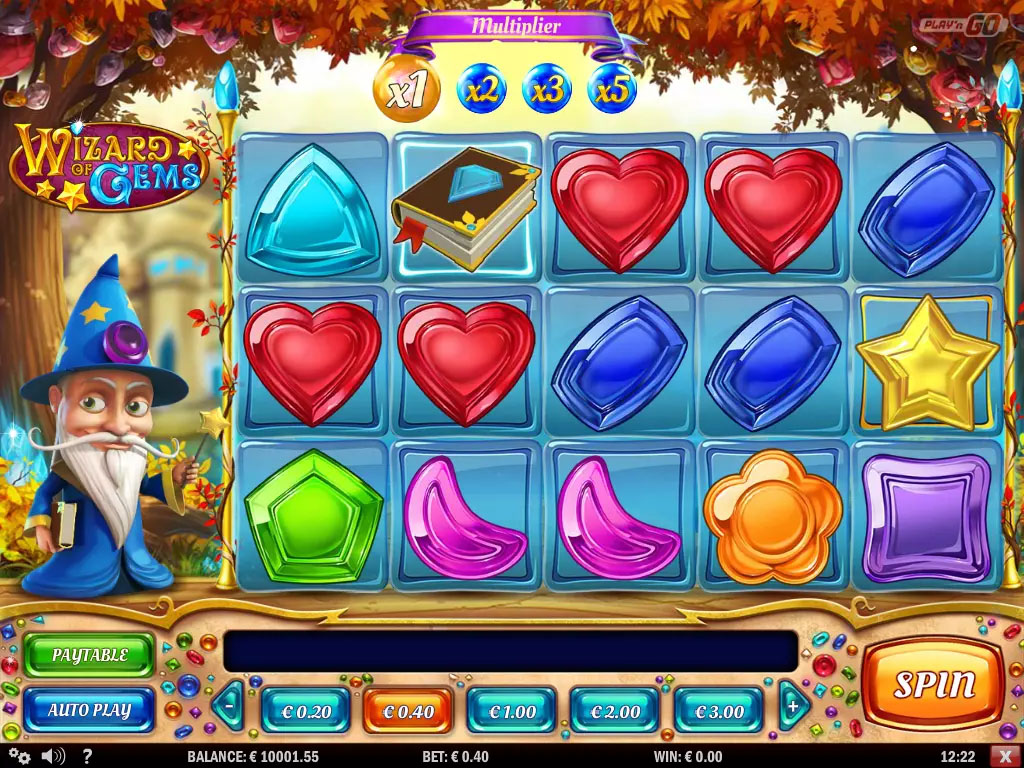The width and height of the screenshot is (1024, 768).
Task: Open settings via the gear icon
Action: click(x=19, y=756)
